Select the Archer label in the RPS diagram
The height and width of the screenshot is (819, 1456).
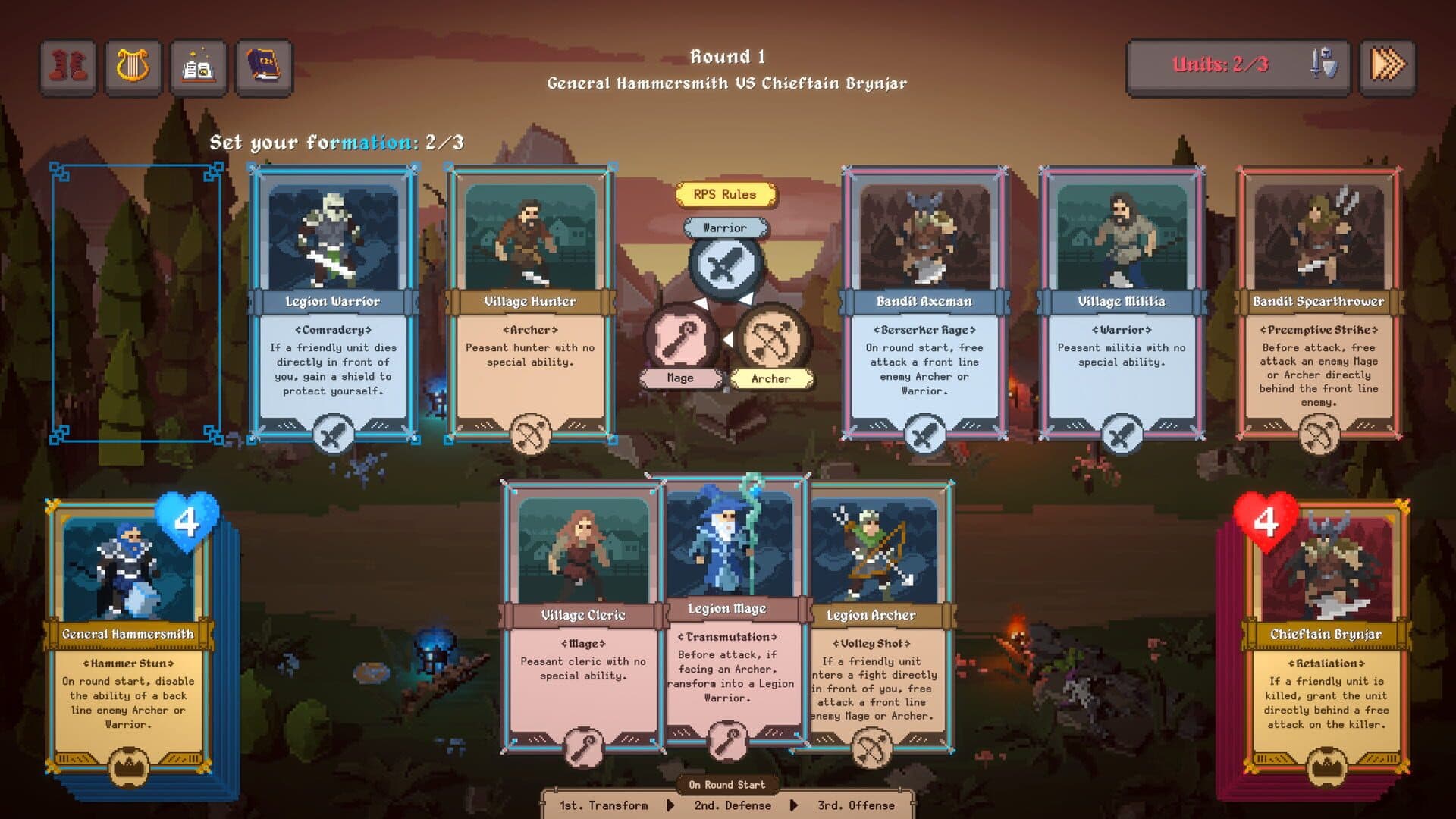click(771, 378)
